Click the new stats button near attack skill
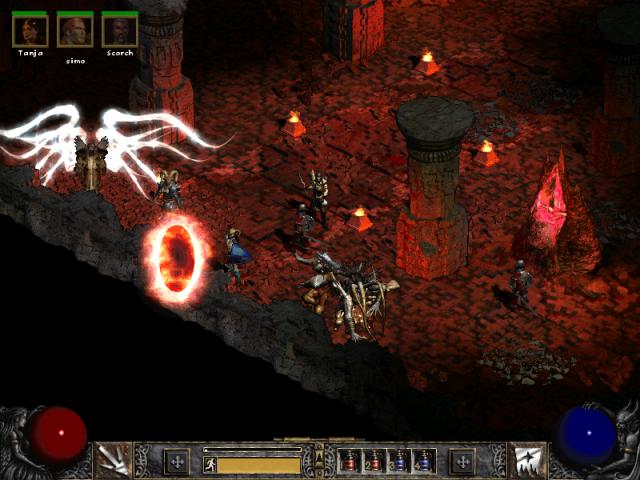Viewport: 640px width, 480px height. (x=177, y=461)
